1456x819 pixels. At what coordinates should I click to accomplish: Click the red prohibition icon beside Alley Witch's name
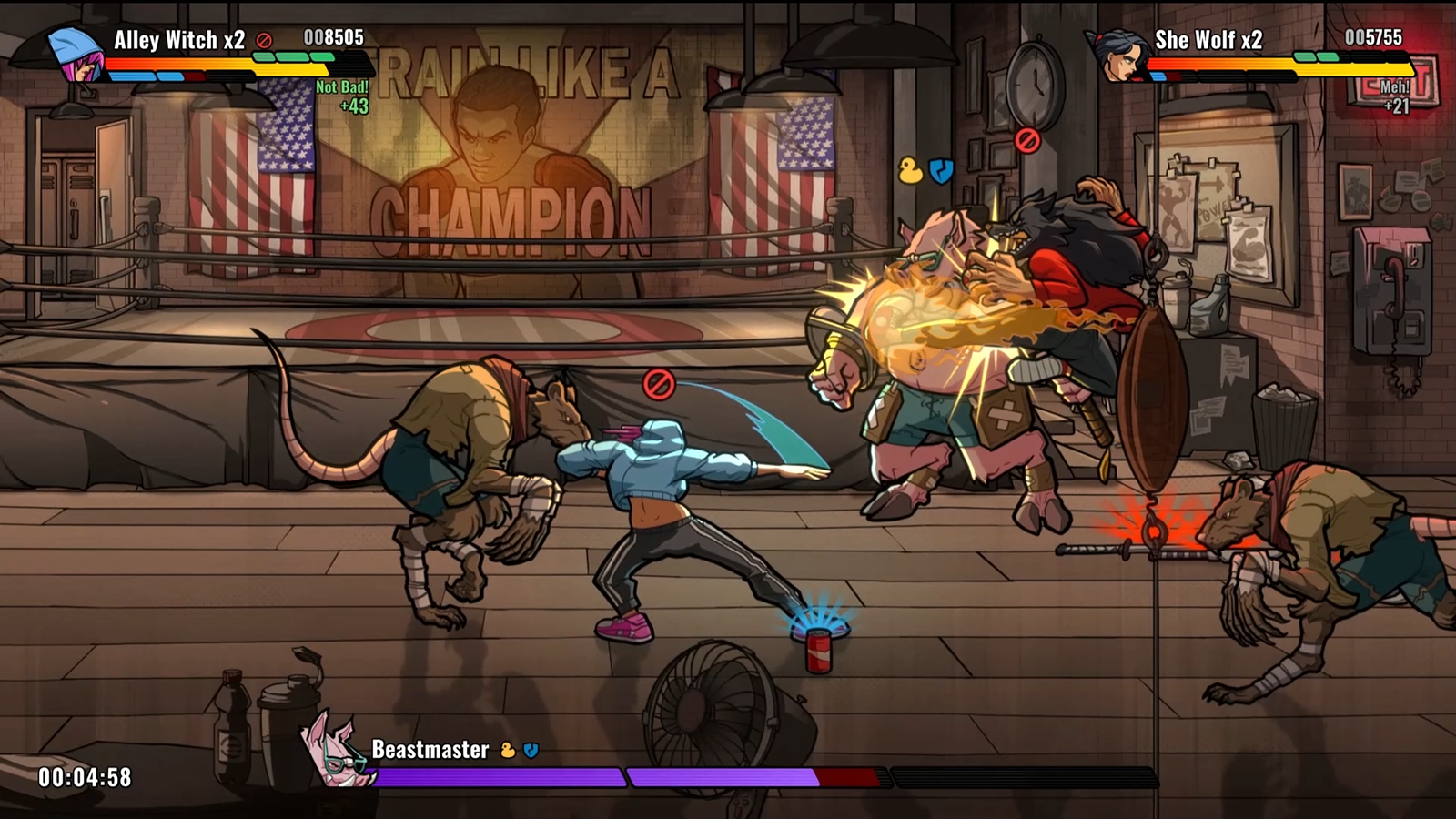click(265, 41)
